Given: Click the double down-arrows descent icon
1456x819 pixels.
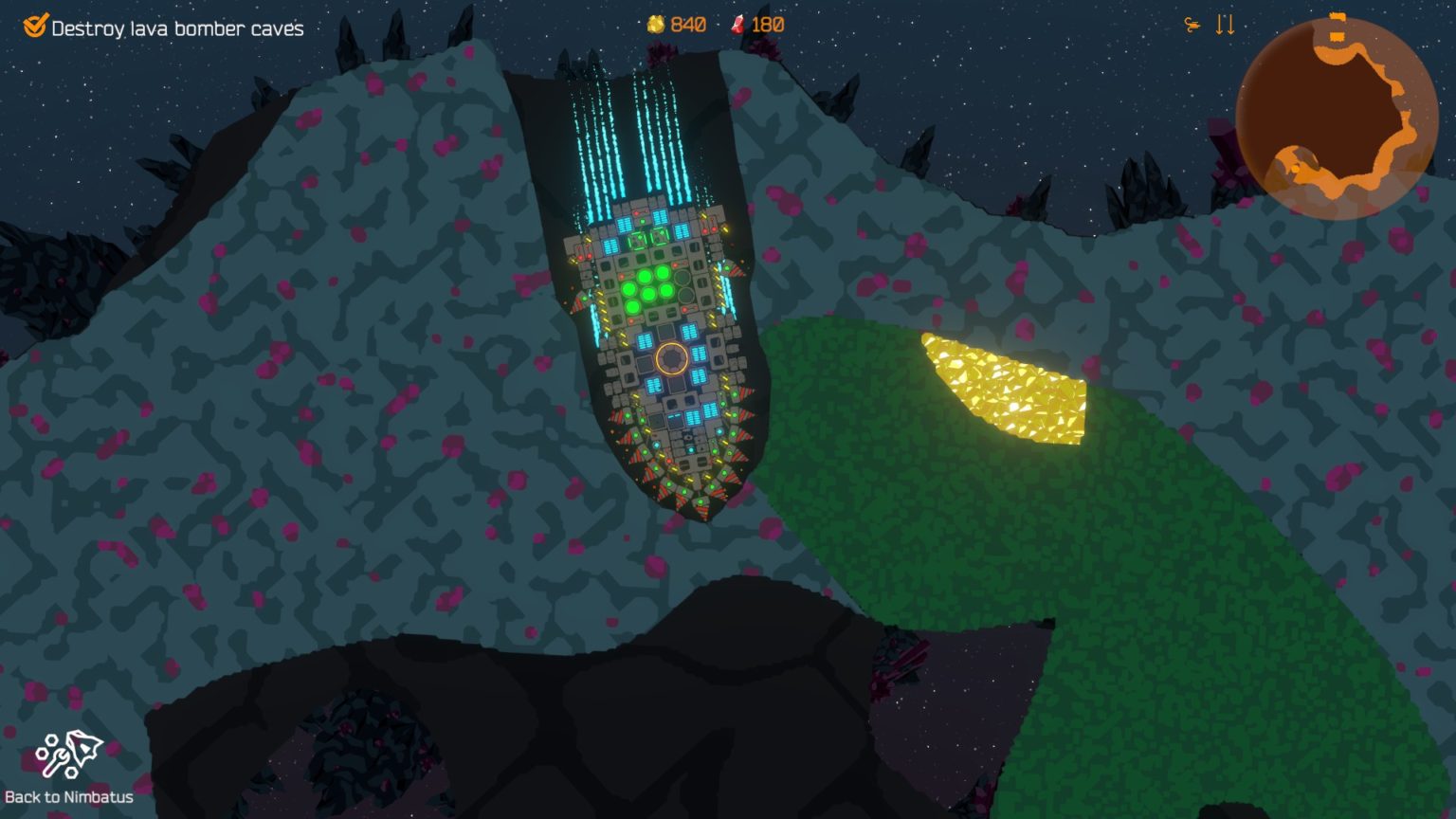Looking at the screenshot, I should click(1224, 25).
